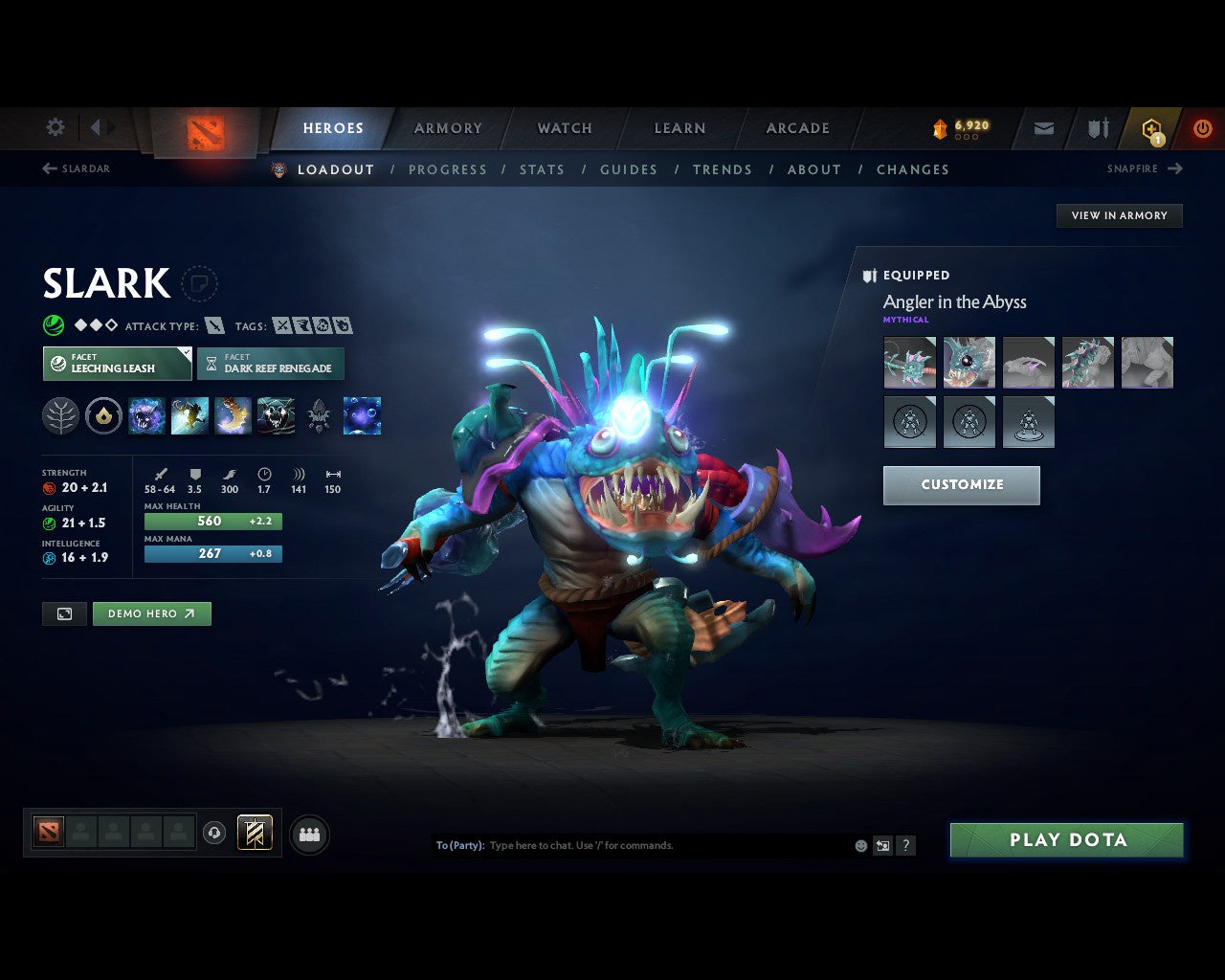View the Shadow Dance ultimate icon

coord(278,415)
